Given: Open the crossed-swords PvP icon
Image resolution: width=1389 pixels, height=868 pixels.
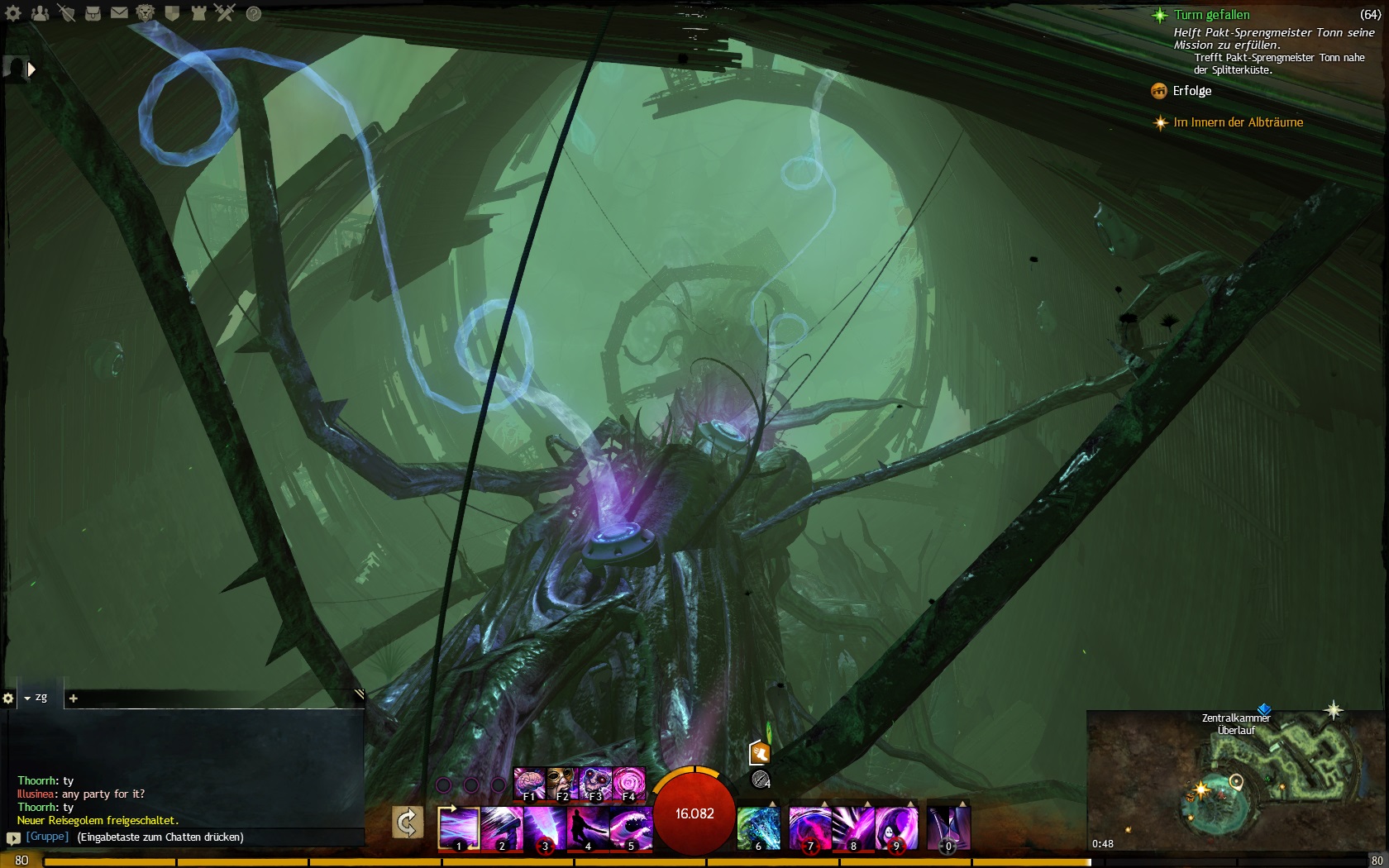Looking at the screenshot, I should [225, 13].
